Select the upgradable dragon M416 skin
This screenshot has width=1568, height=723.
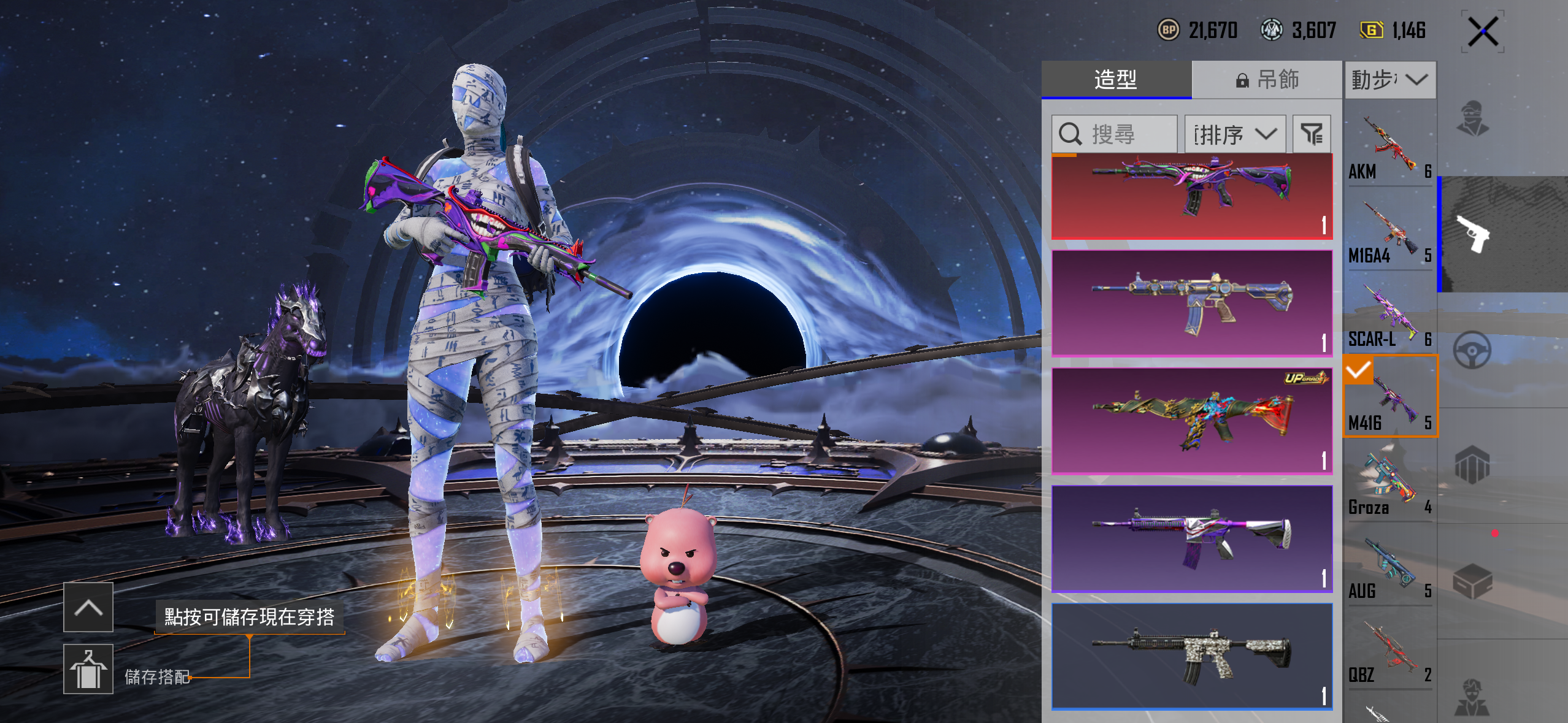(1191, 421)
